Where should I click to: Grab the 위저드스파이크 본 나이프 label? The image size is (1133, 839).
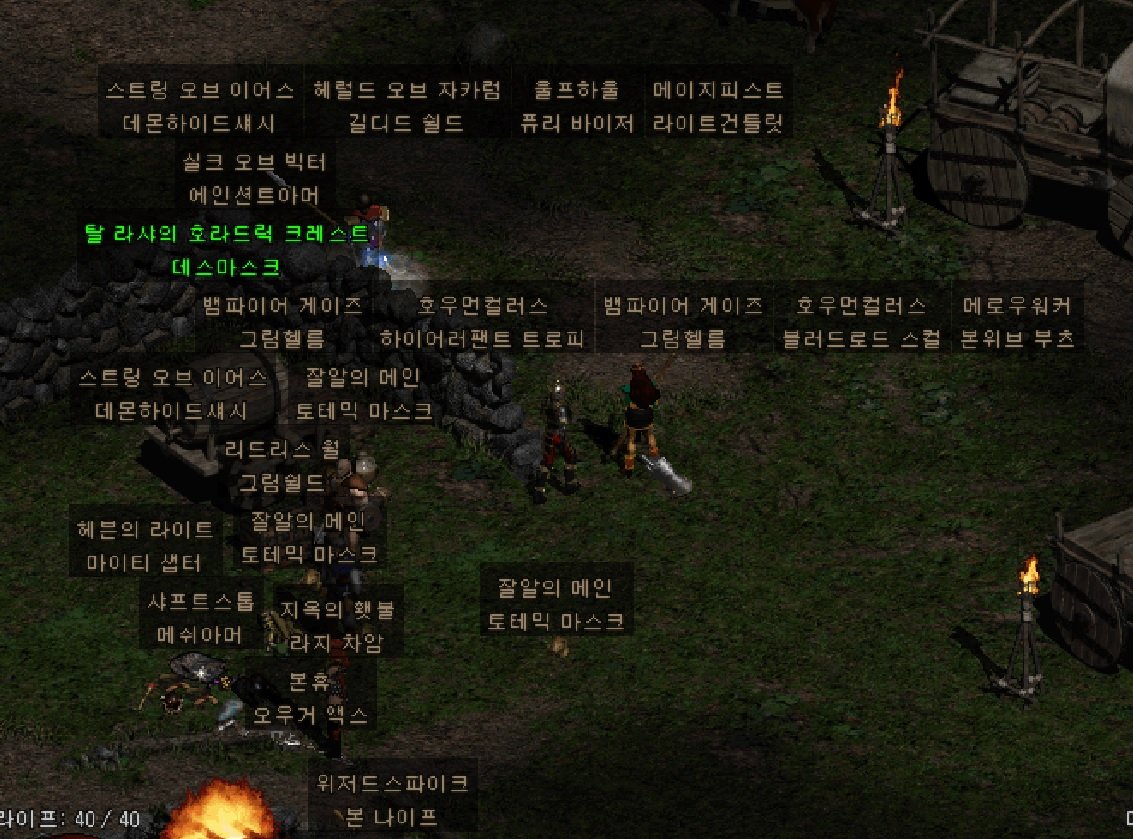point(392,799)
